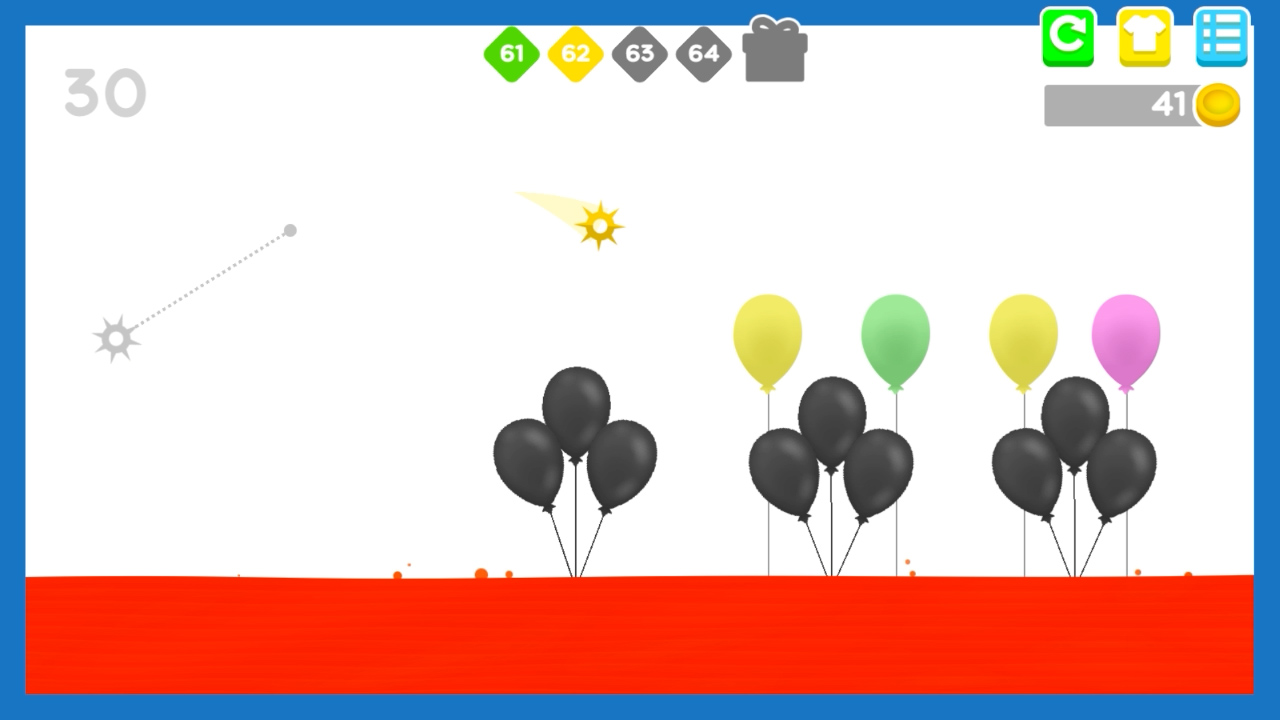Select the yellow level 62 badge

[x=575, y=54]
